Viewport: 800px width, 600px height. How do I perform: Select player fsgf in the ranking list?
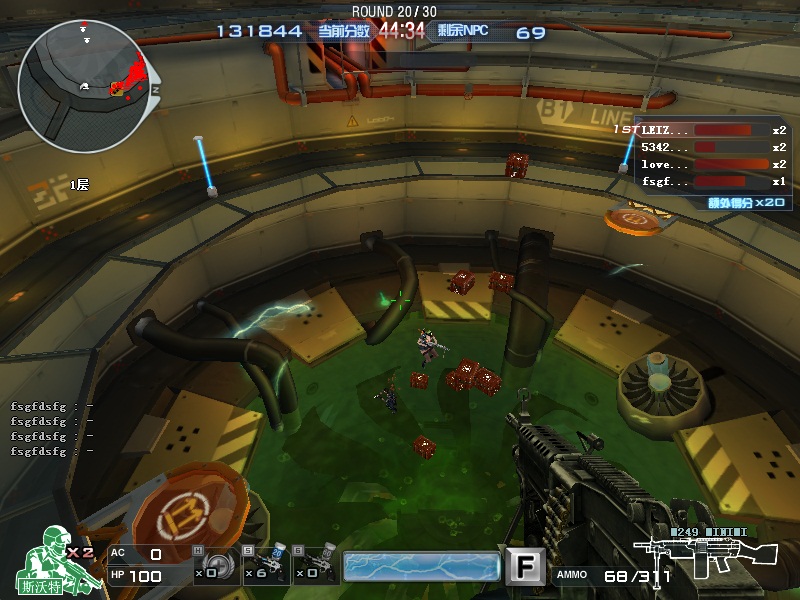[712, 181]
